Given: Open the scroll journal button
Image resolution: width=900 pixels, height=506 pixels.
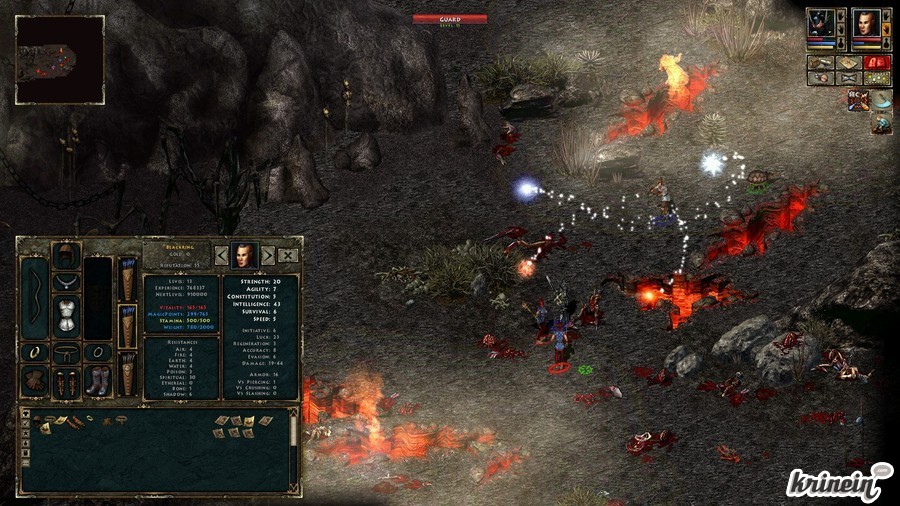Looking at the screenshot, I should pos(821,62).
